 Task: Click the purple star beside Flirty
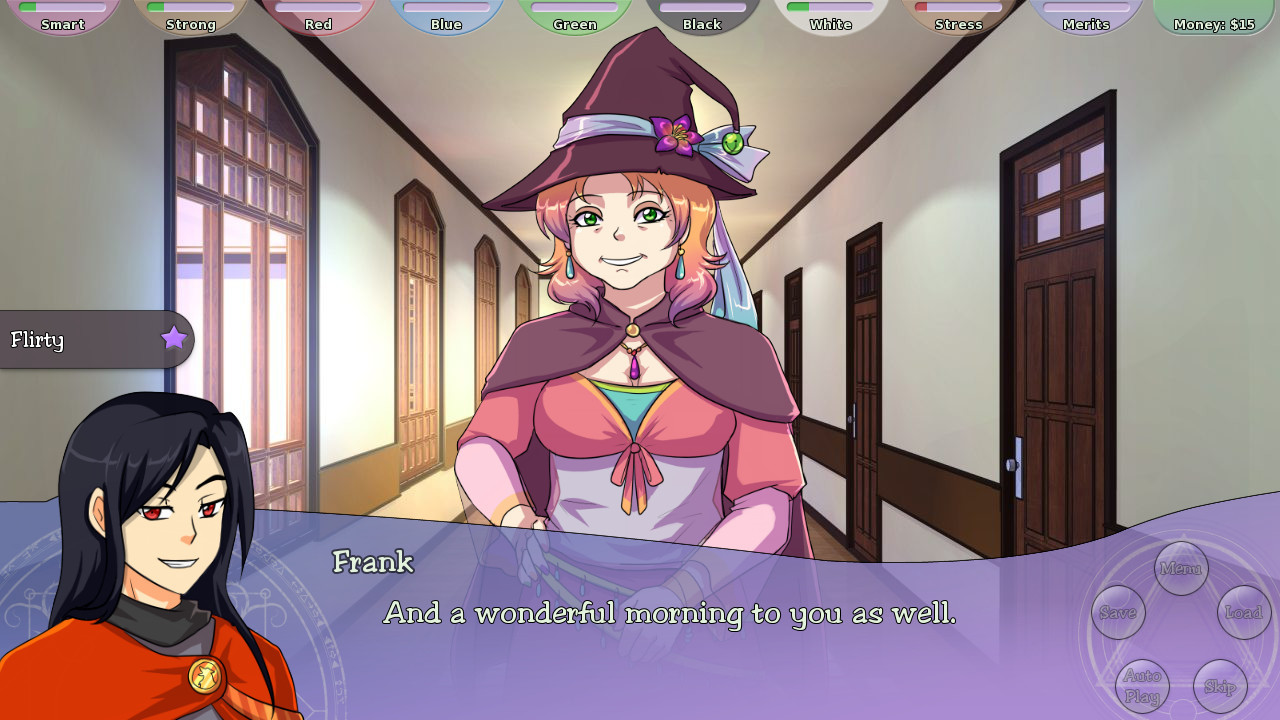(x=175, y=340)
